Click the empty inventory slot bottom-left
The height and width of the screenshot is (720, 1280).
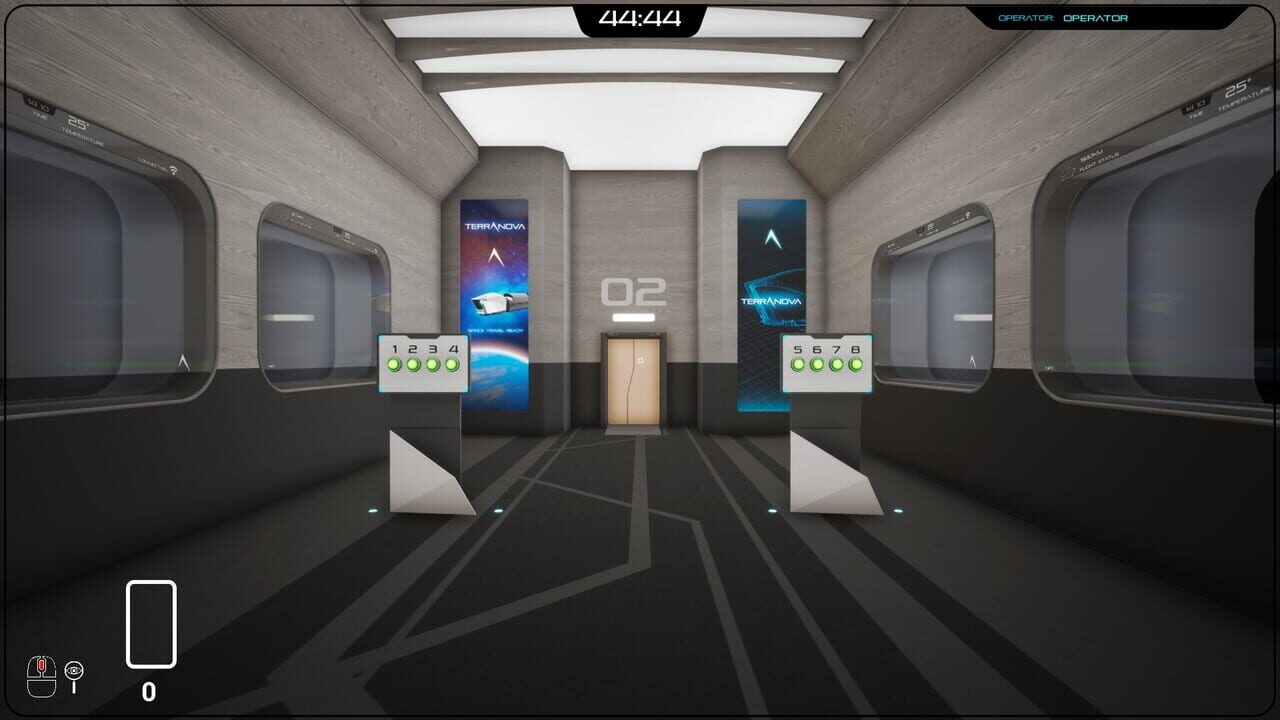point(150,625)
